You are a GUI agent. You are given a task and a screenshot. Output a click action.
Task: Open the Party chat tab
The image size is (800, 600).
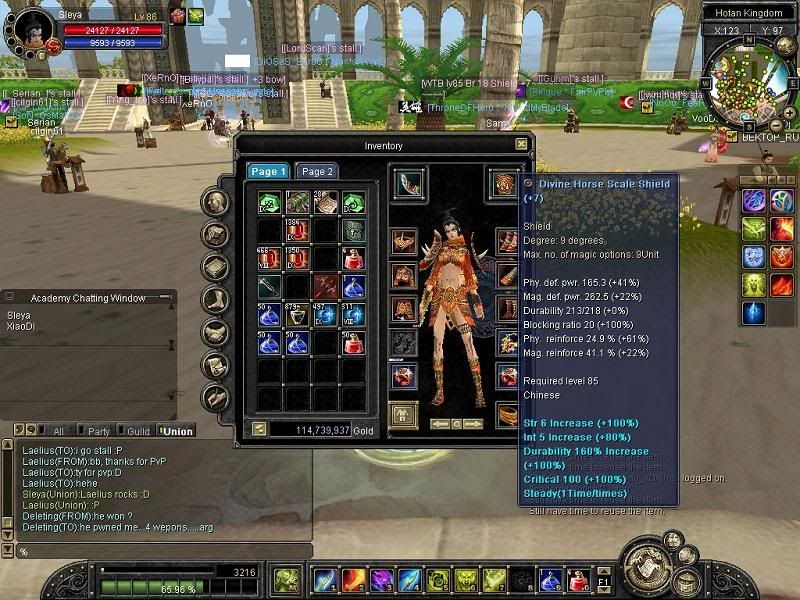tap(98, 431)
